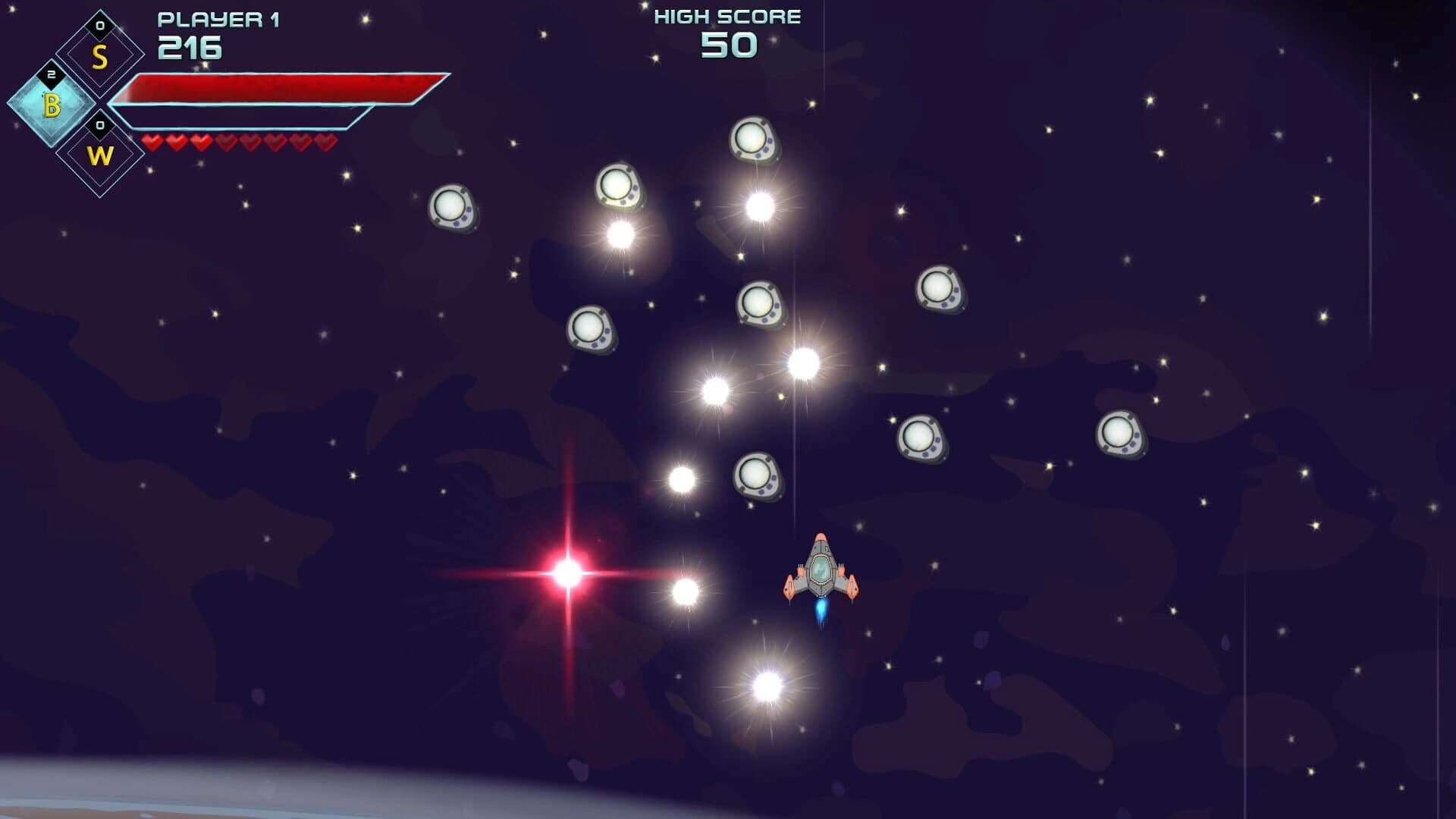Click the enemy pod on the far right
1456x819 pixels.
[1121, 436]
